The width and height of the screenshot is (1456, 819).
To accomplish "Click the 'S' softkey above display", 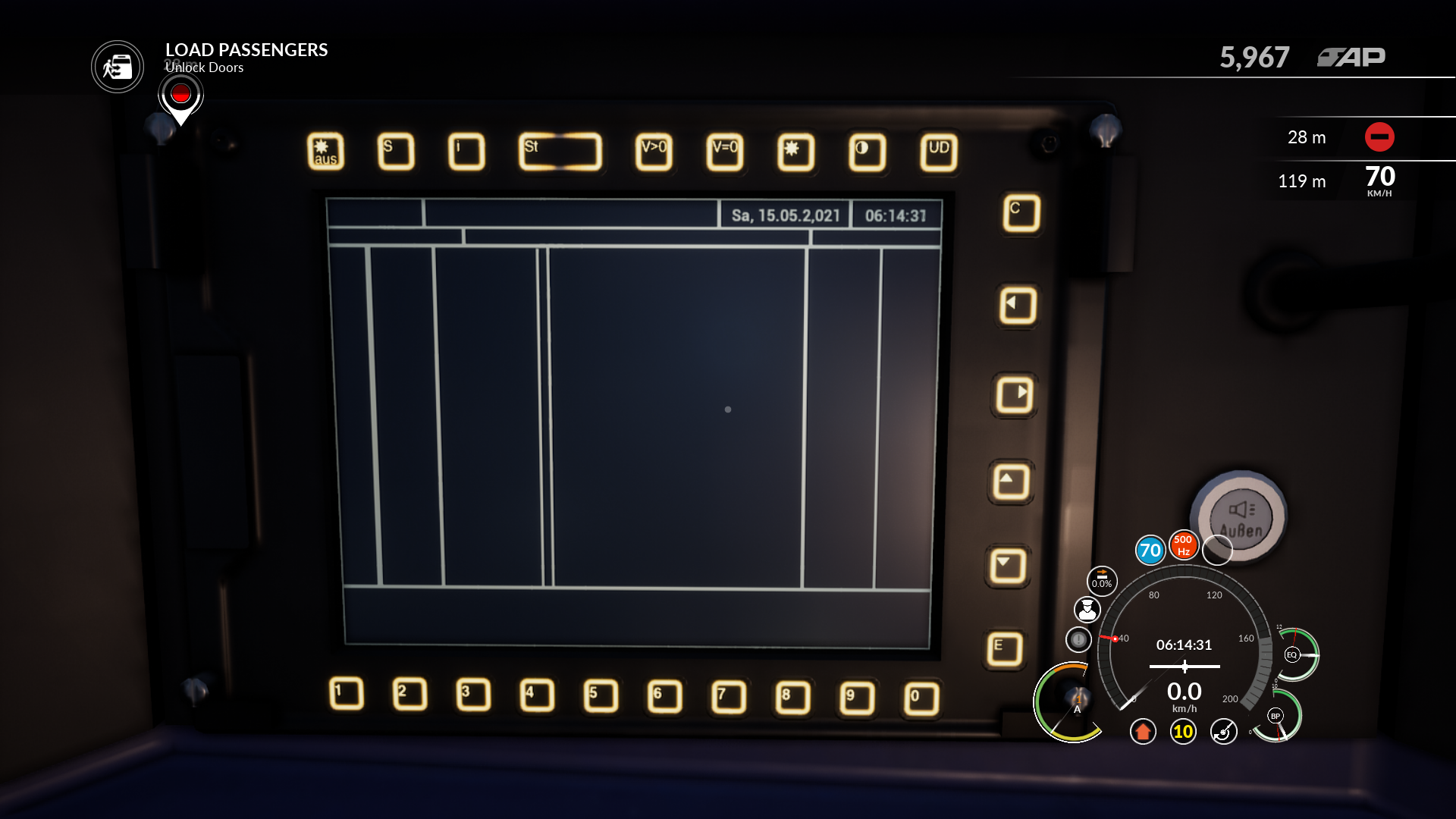I will 396,151.
